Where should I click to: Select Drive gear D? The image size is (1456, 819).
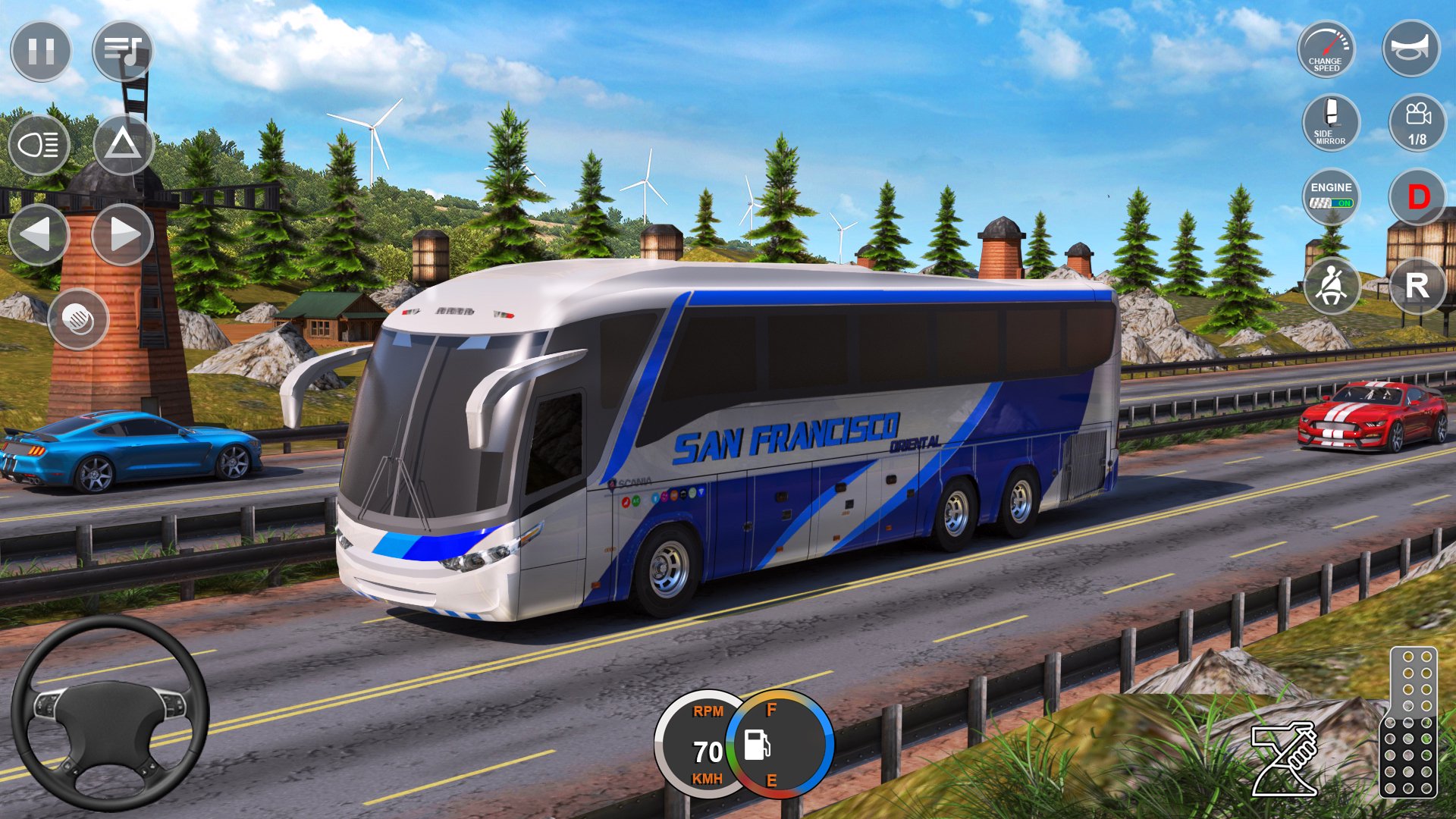click(x=1417, y=197)
